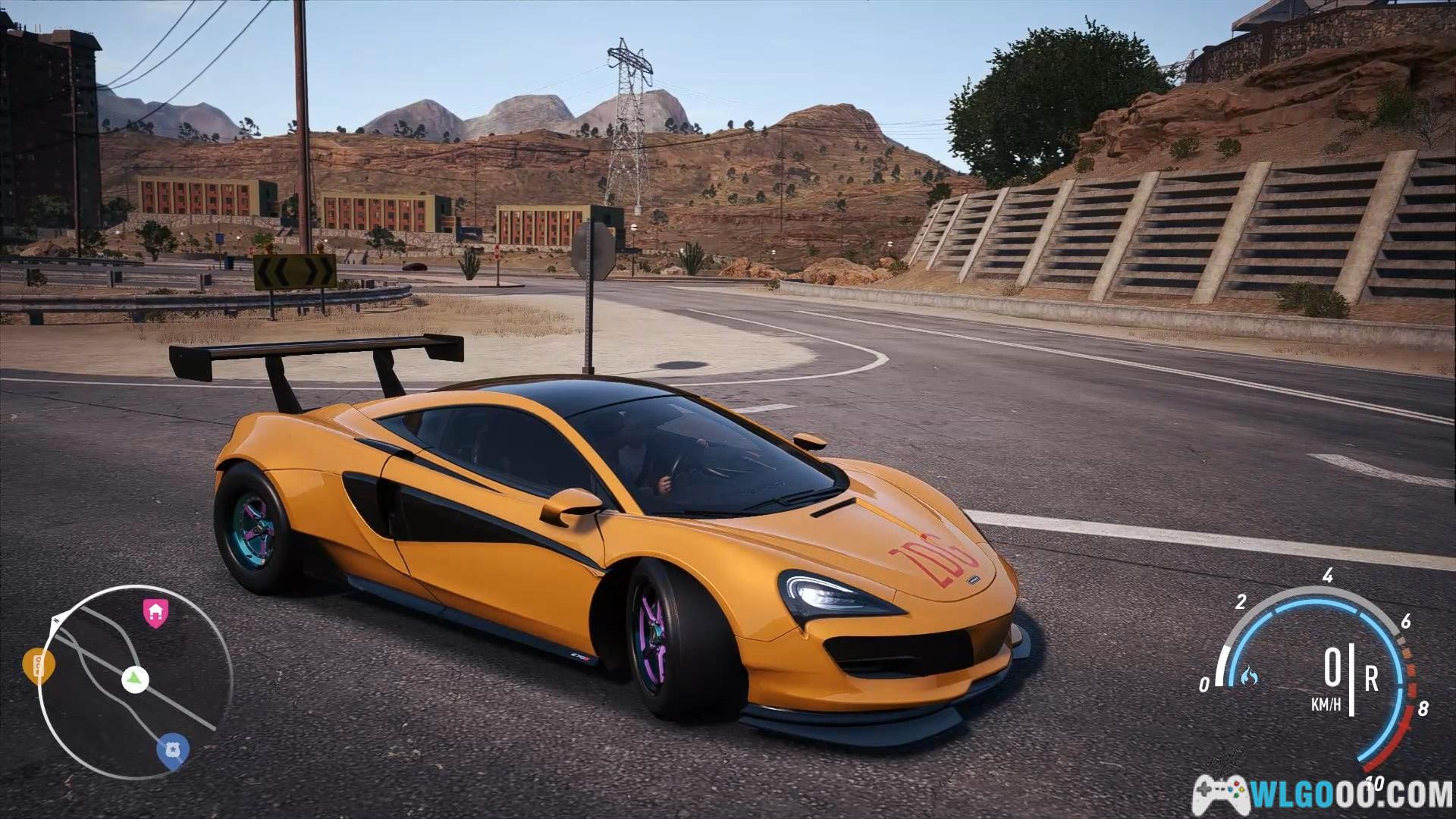Image resolution: width=1456 pixels, height=819 pixels.
Task: Open the wlgooo.com watermark link
Action: pyautogui.click(x=1323, y=795)
